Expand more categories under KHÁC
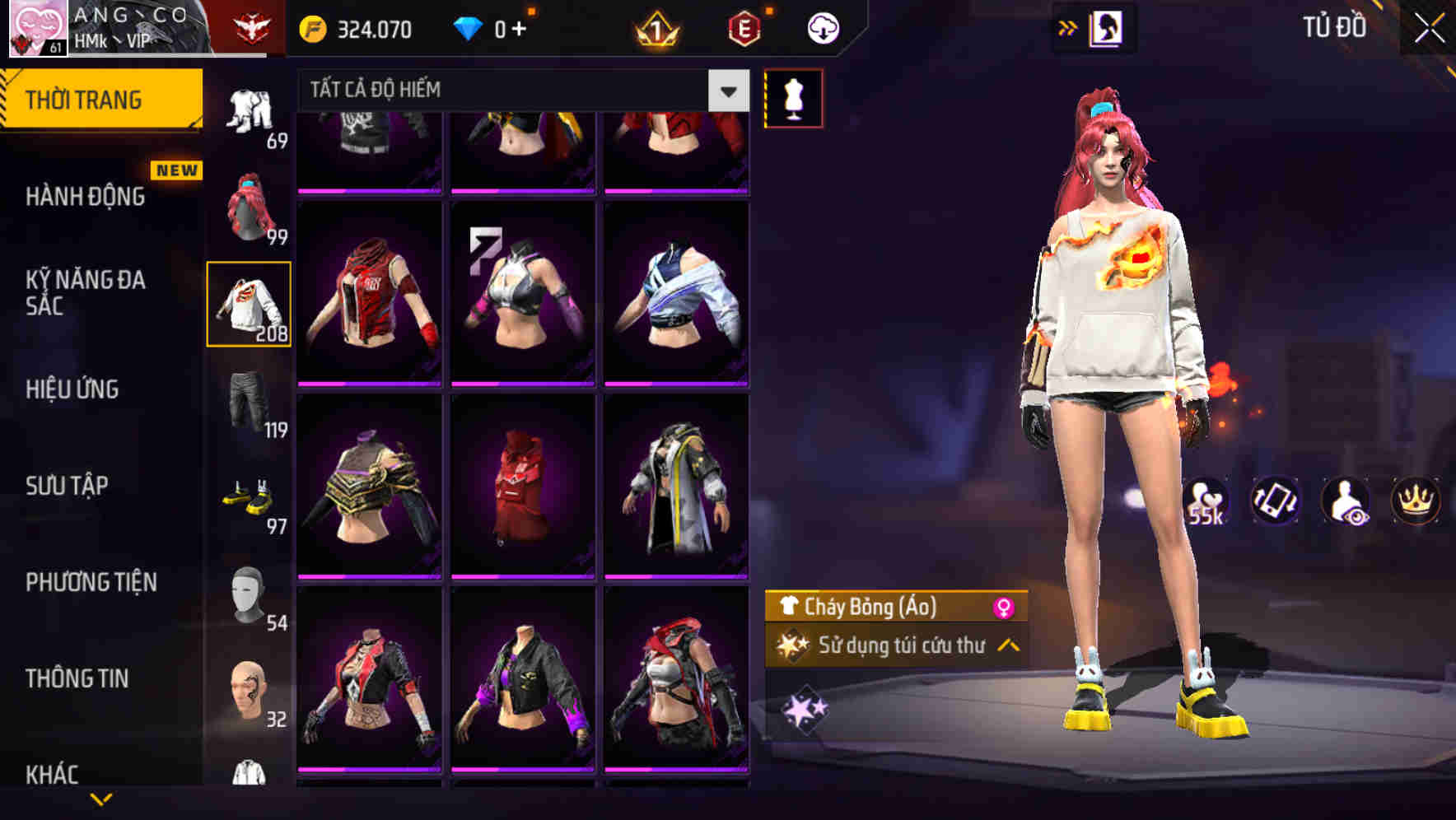Screen dimensions: 1456x820 [103, 796]
